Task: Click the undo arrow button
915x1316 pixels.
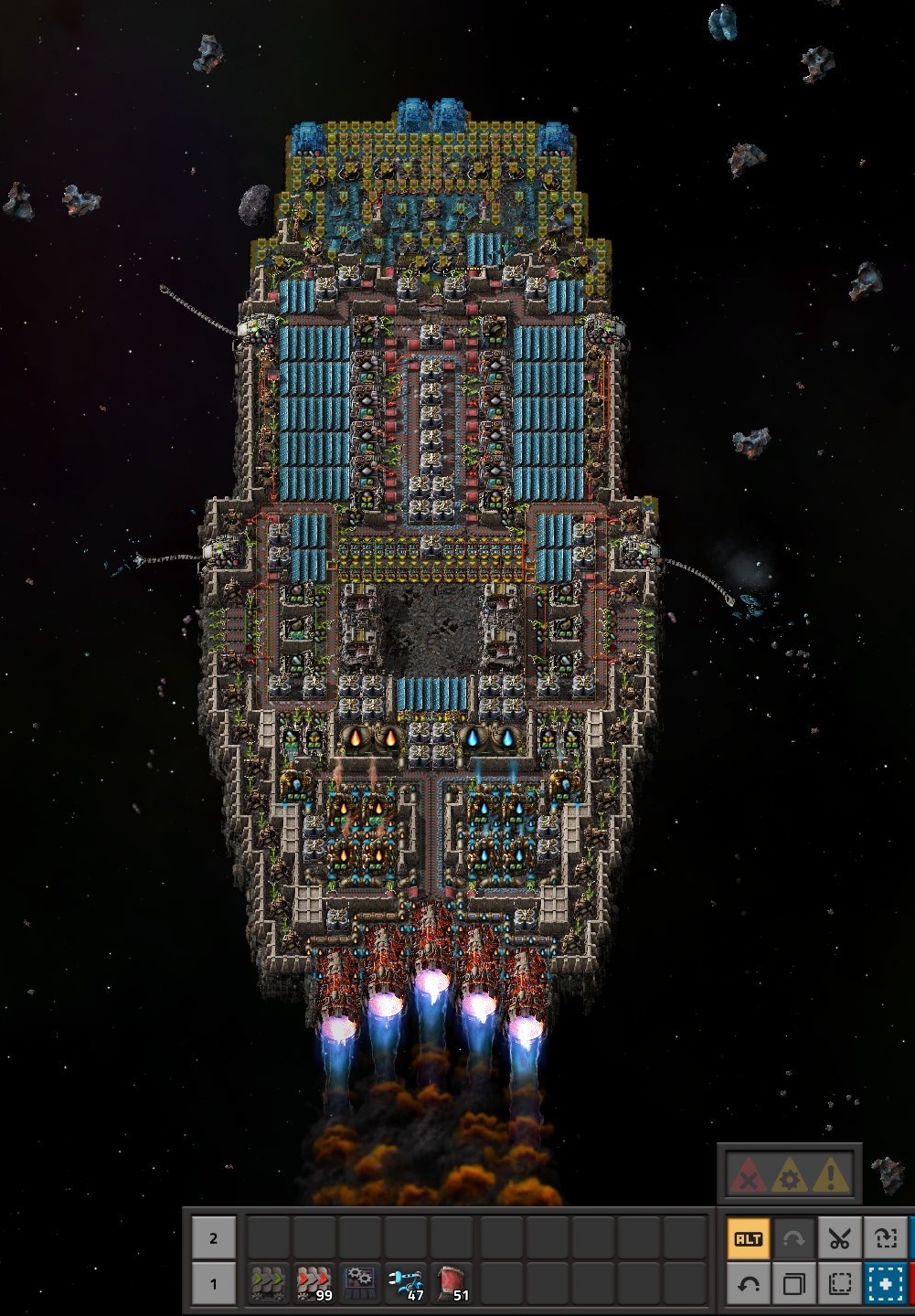Action: pos(749,1284)
